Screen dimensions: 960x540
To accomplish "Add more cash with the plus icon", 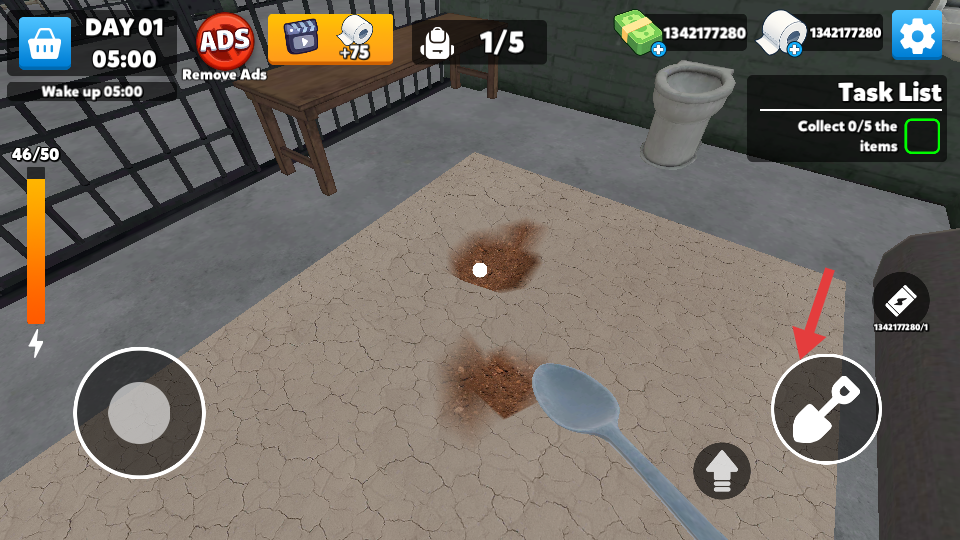I will (658, 49).
